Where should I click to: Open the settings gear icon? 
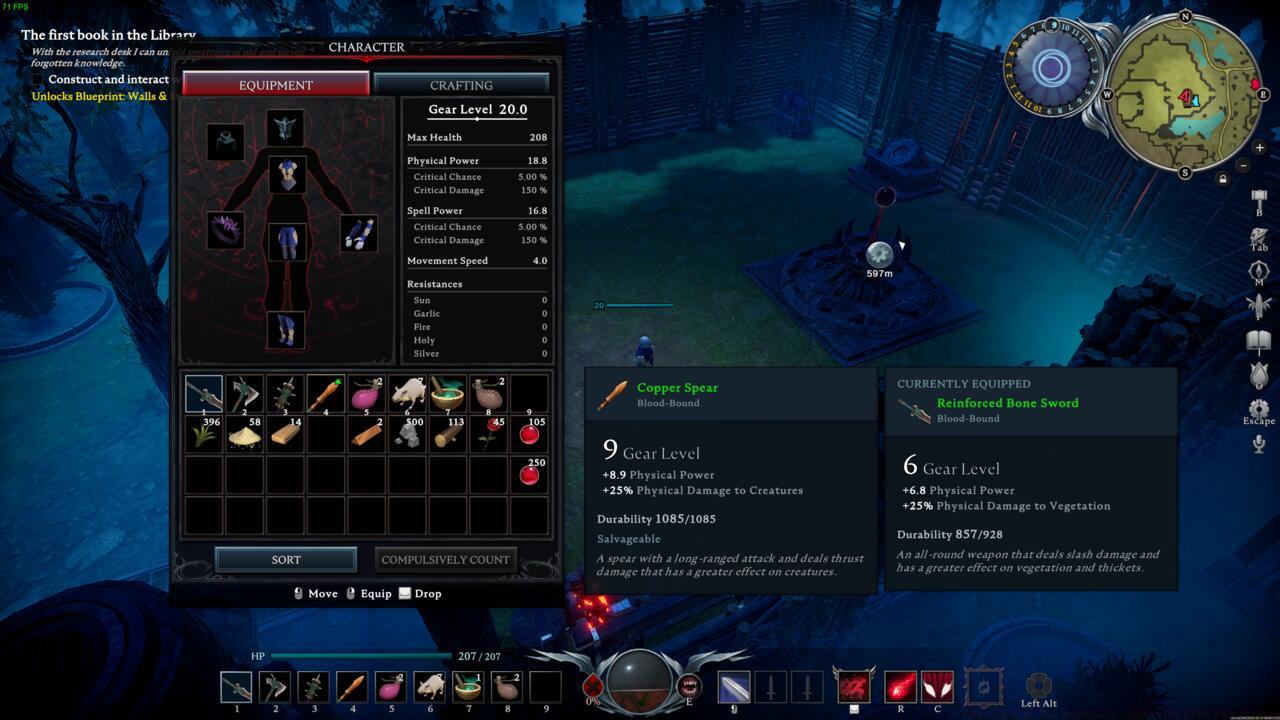click(x=1259, y=408)
